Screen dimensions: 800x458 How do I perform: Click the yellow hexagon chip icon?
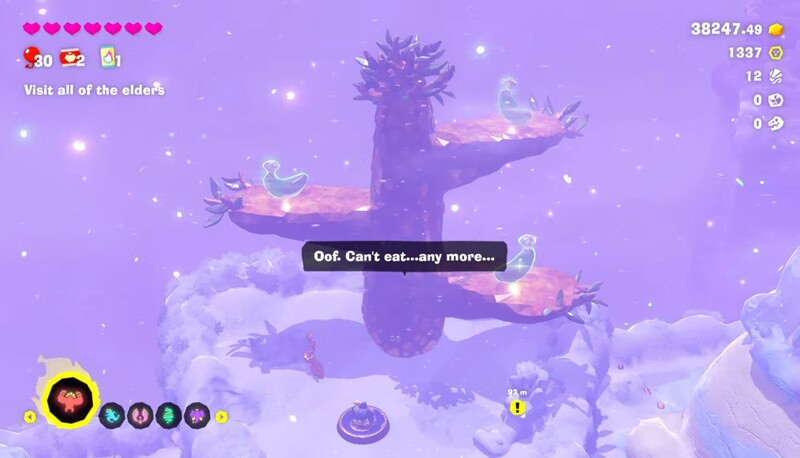775,53
